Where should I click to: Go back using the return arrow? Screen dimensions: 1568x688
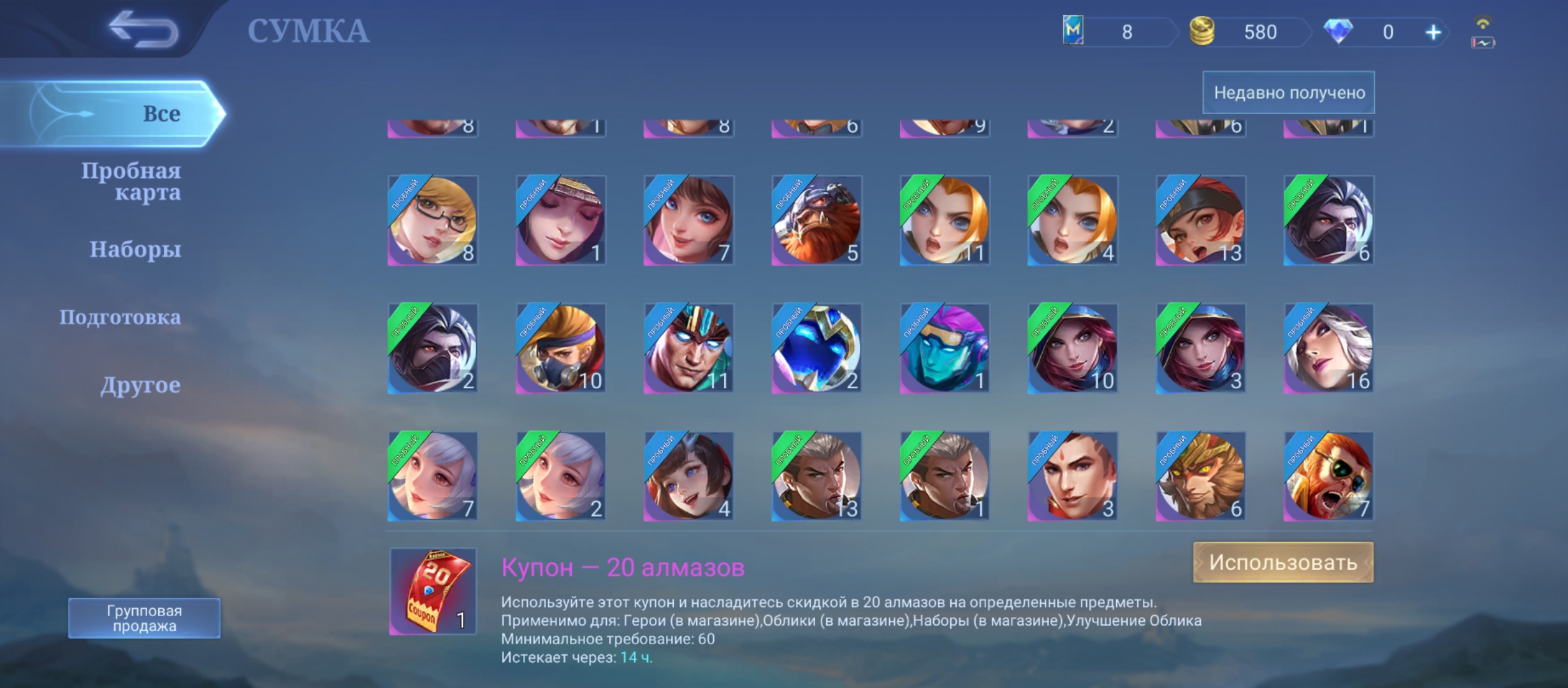coord(143,29)
